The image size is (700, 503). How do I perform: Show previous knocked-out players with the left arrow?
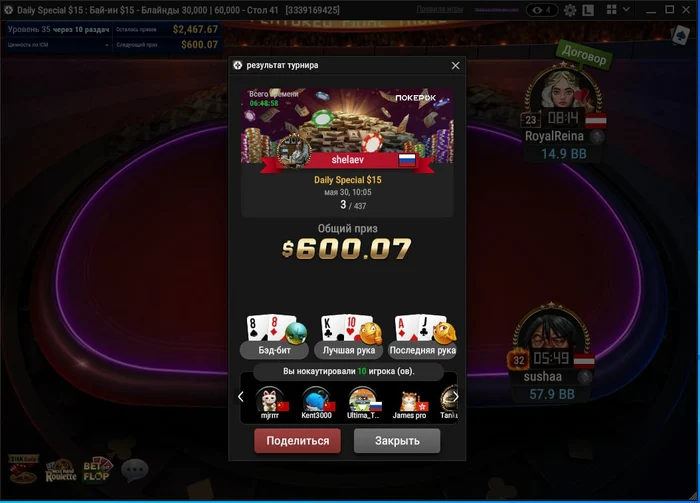241,397
